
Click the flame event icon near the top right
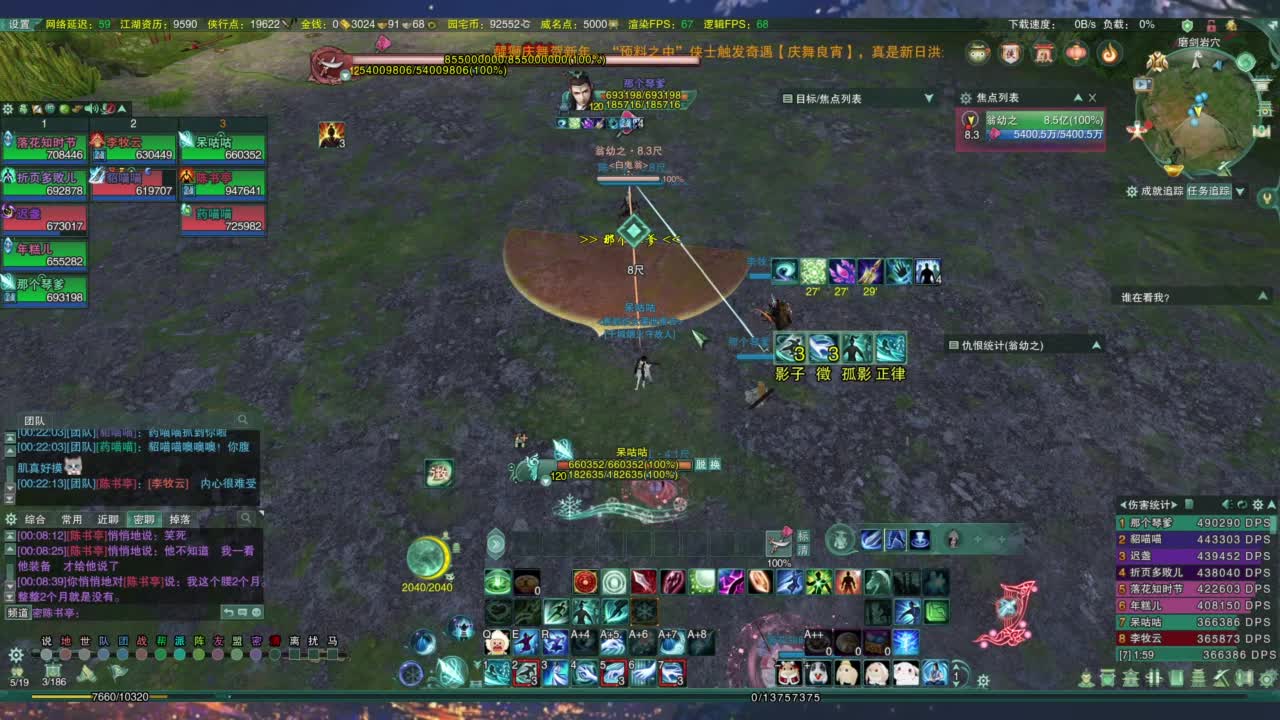pyautogui.click(x=1111, y=52)
